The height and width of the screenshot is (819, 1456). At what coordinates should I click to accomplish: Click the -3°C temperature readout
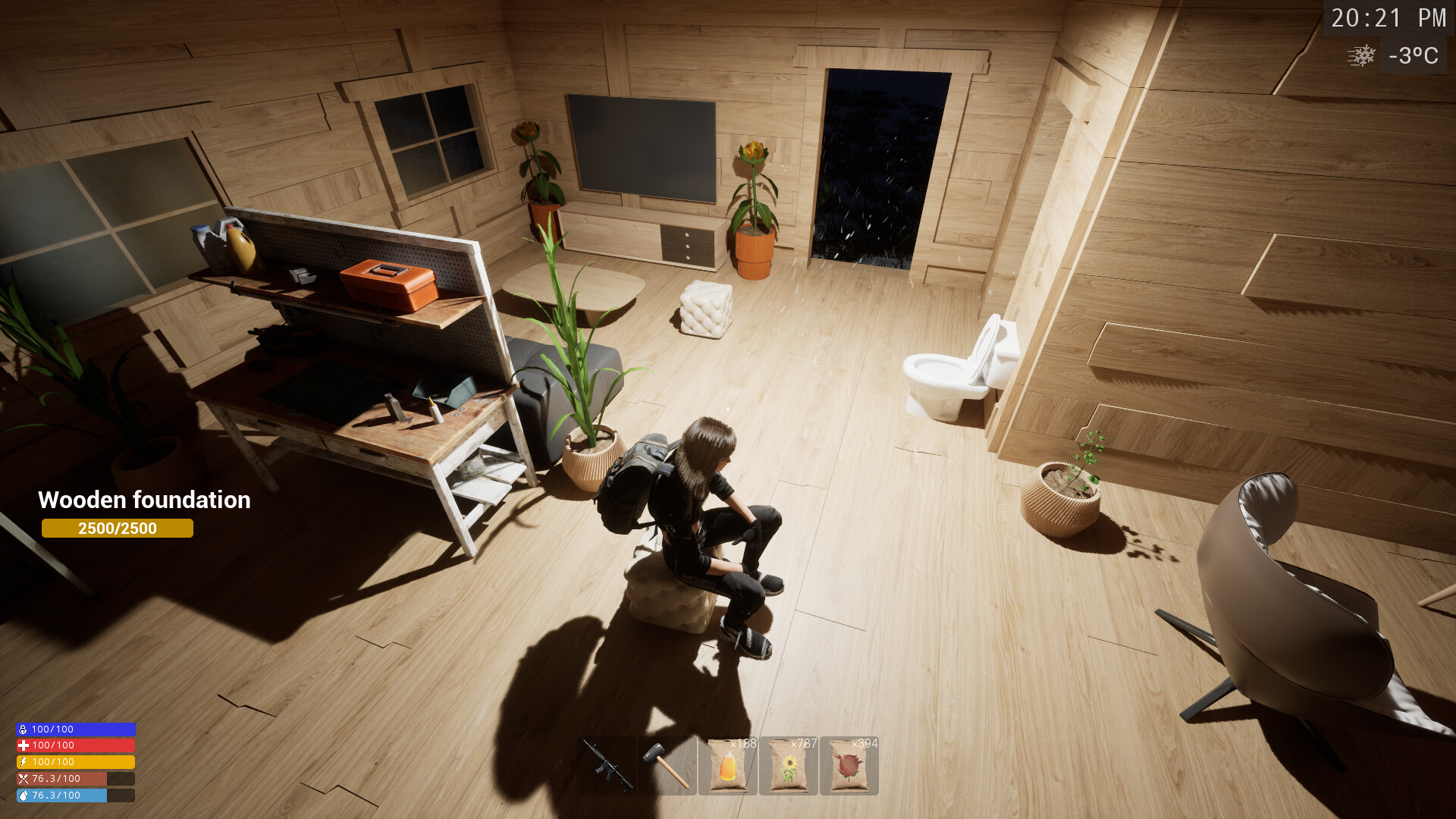click(x=1412, y=56)
